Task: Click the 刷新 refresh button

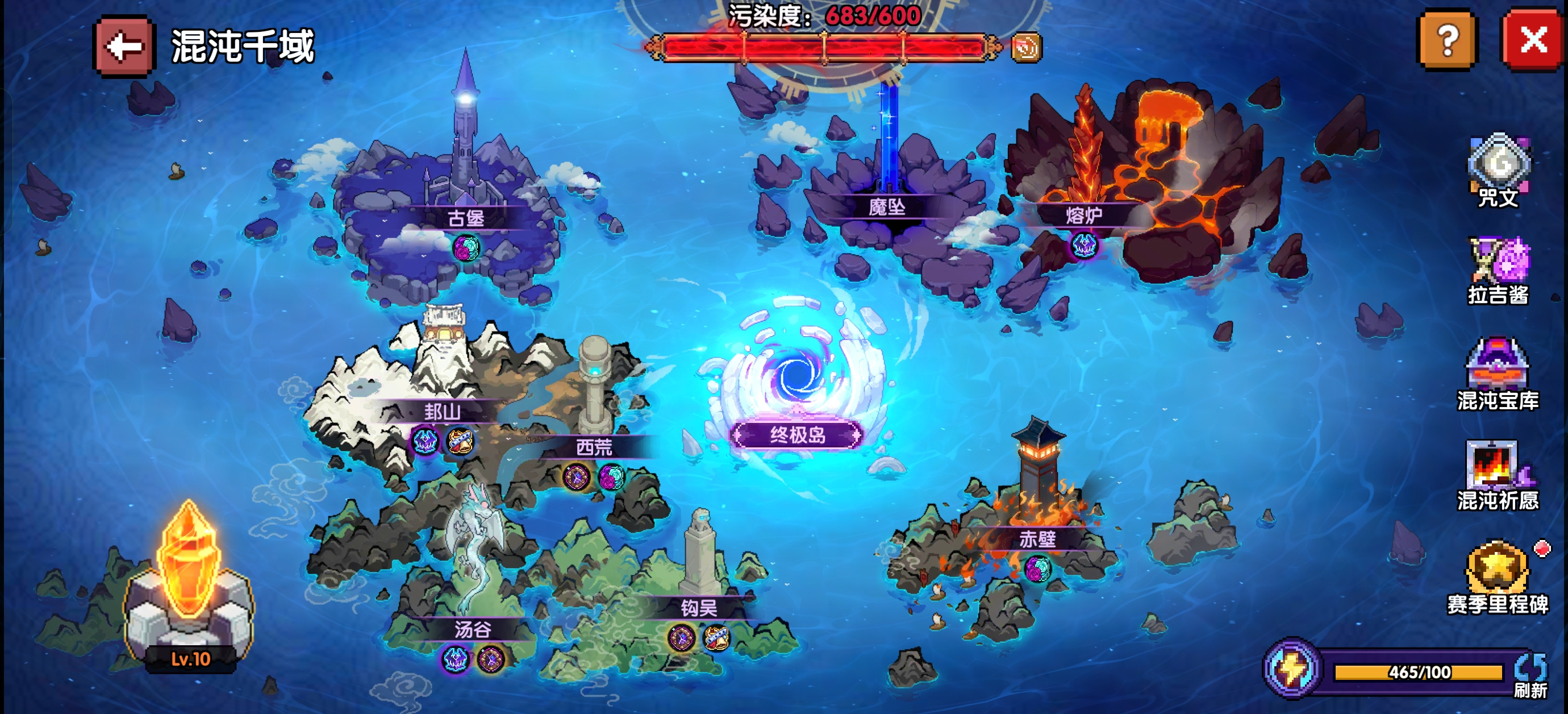Action: pyautogui.click(x=1531, y=675)
